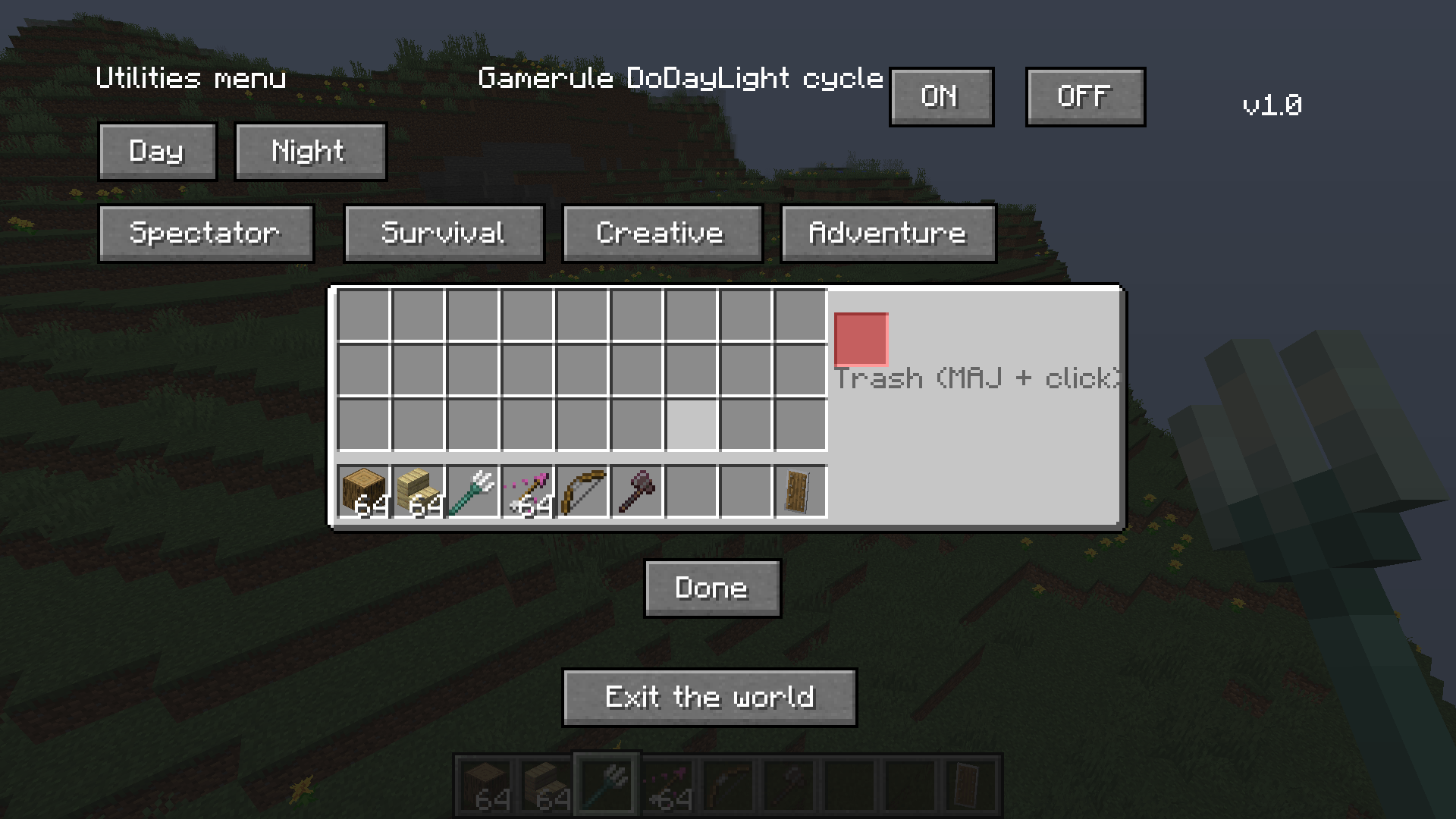Screen dimensions: 1456x819
Task: Select the mace item
Action: pos(636,491)
